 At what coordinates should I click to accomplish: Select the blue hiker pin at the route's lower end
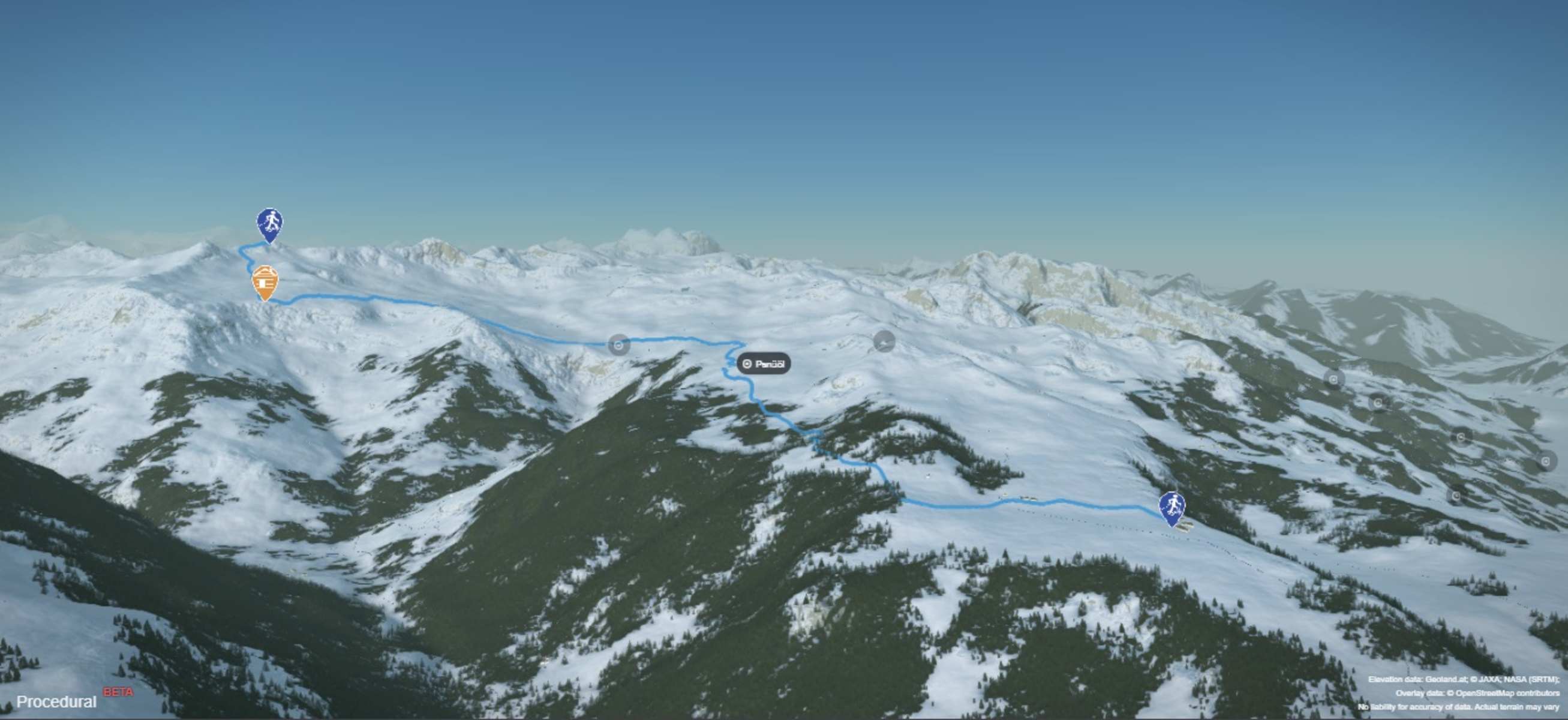1172,508
